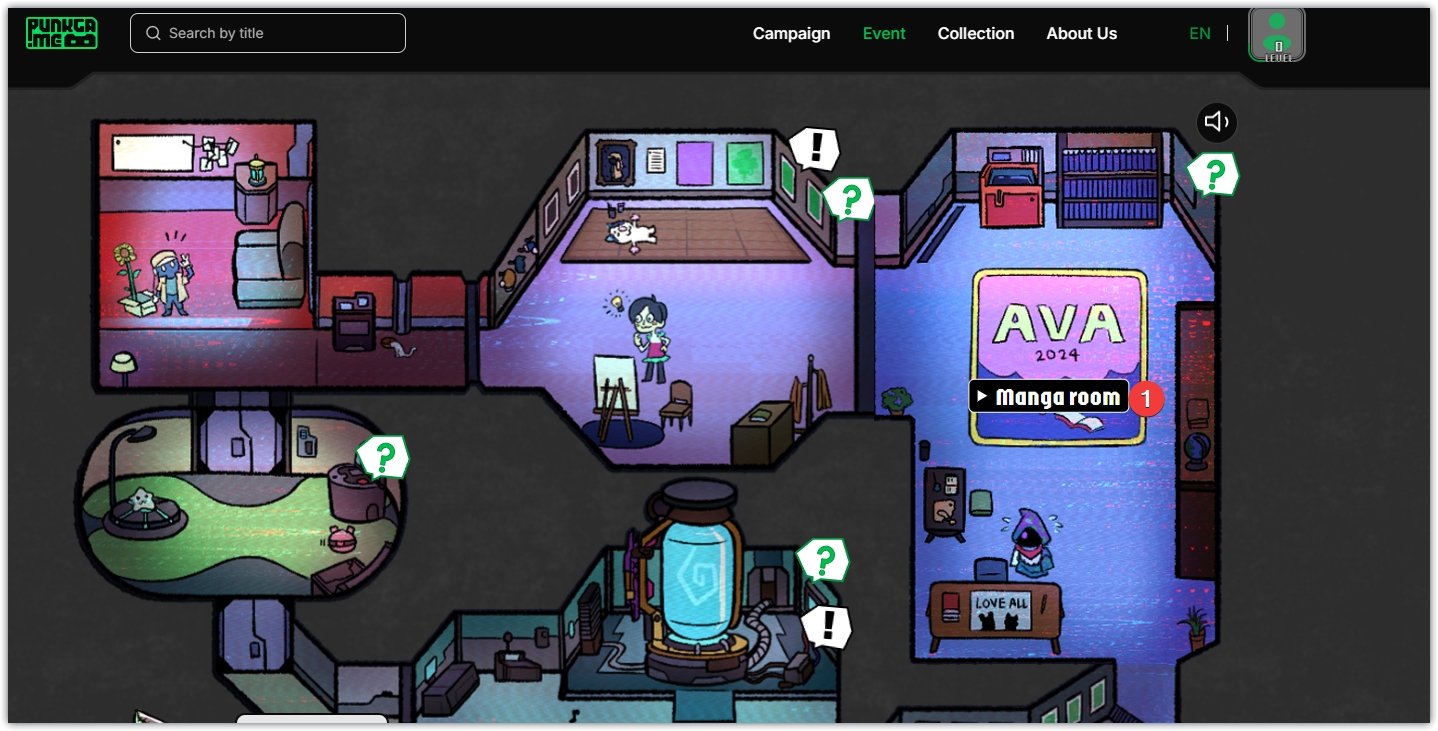
Task: Open the Collection page
Action: pyautogui.click(x=975, y=33)
